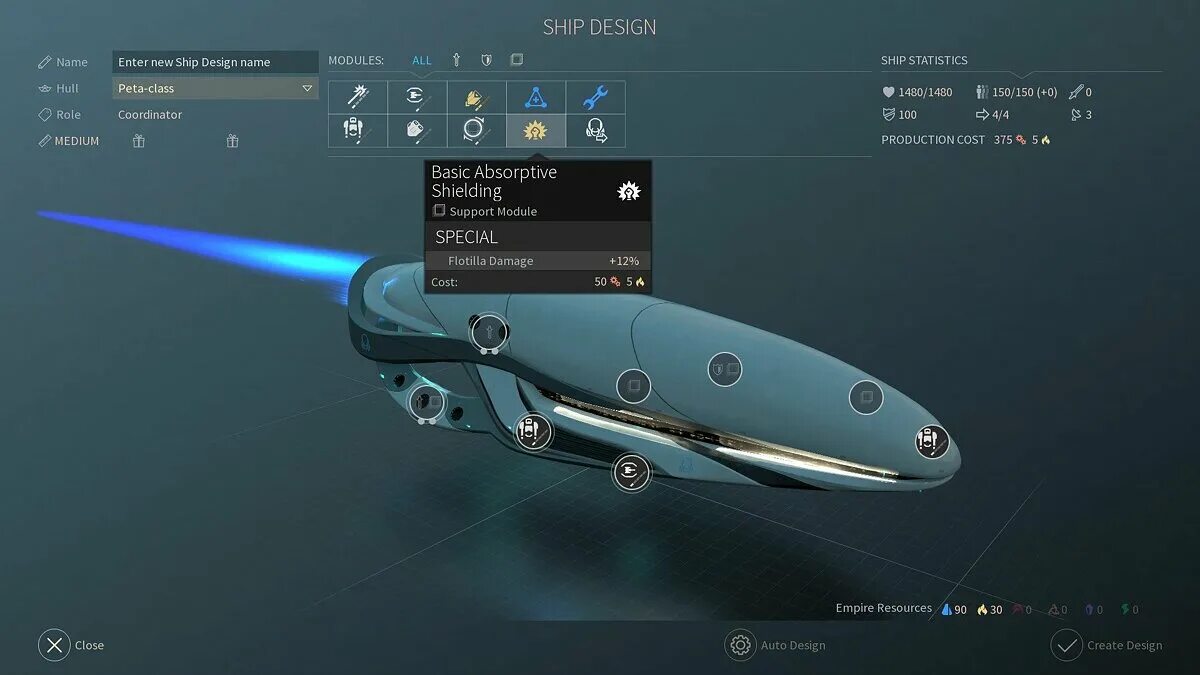Show ALL modules tab

coord(422,60)
